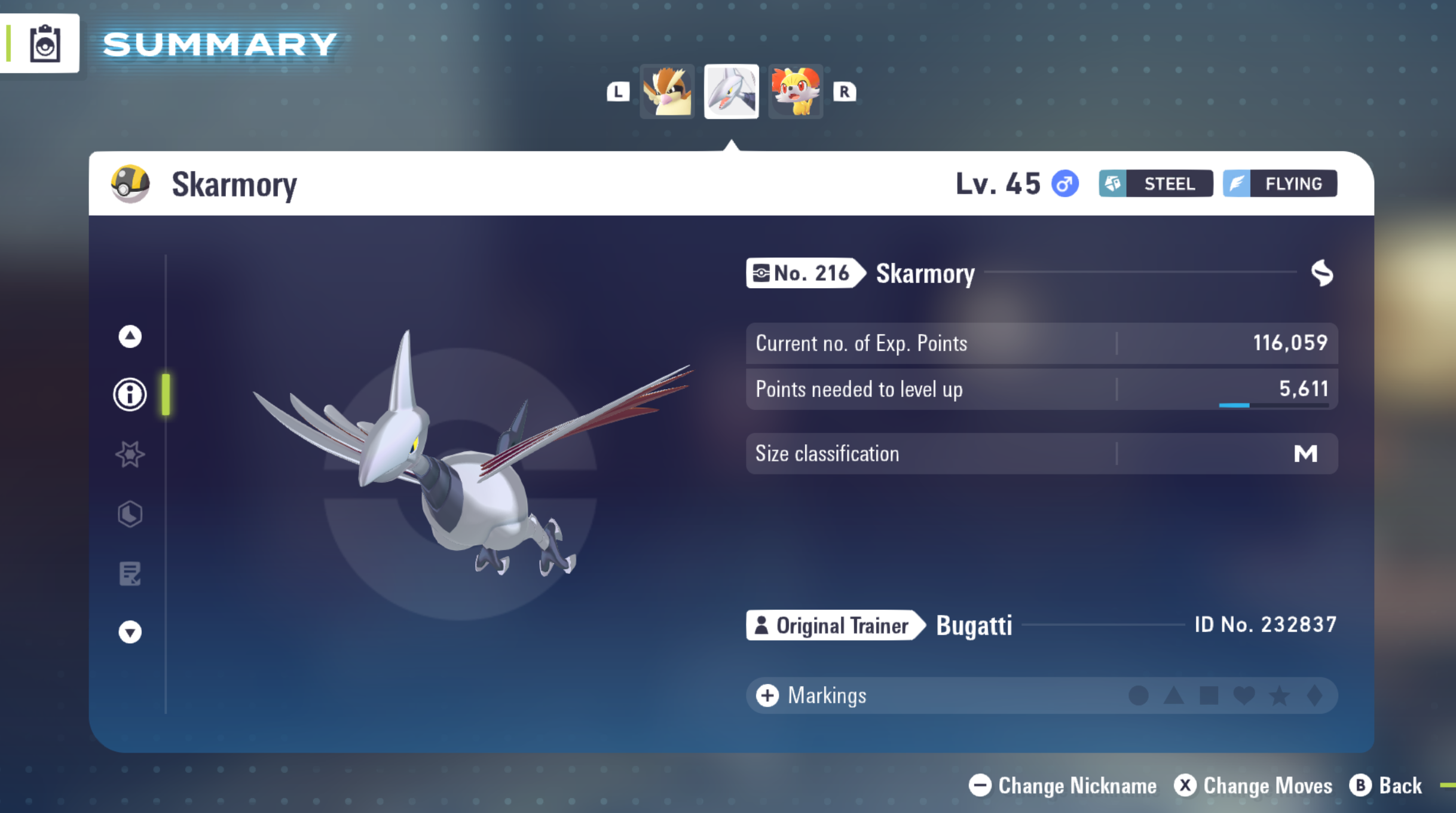Toggle the heart marking
The image size is (1456, 813).
coord(1244,695)
